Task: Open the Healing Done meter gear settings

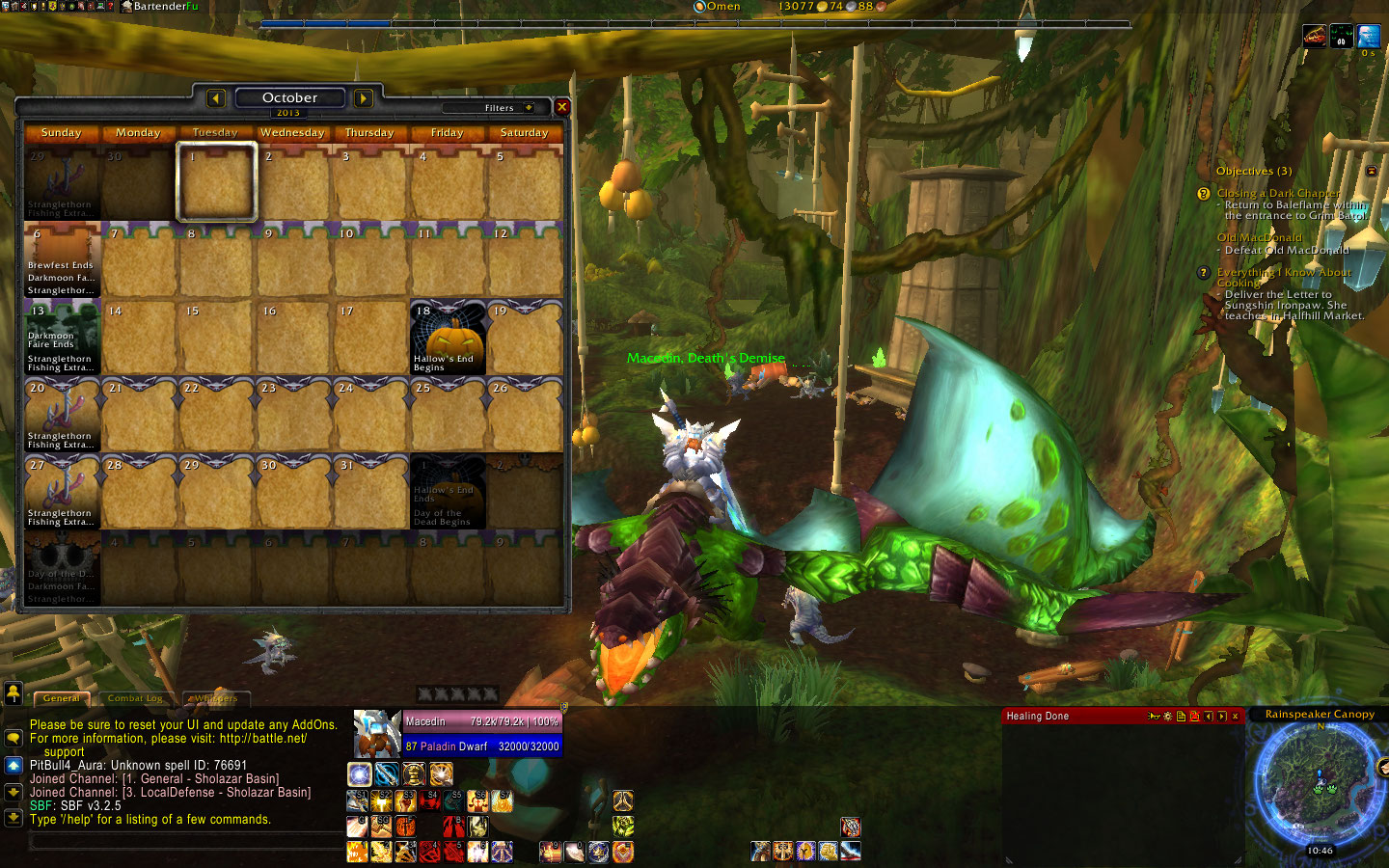Action: coord(1167,717)
